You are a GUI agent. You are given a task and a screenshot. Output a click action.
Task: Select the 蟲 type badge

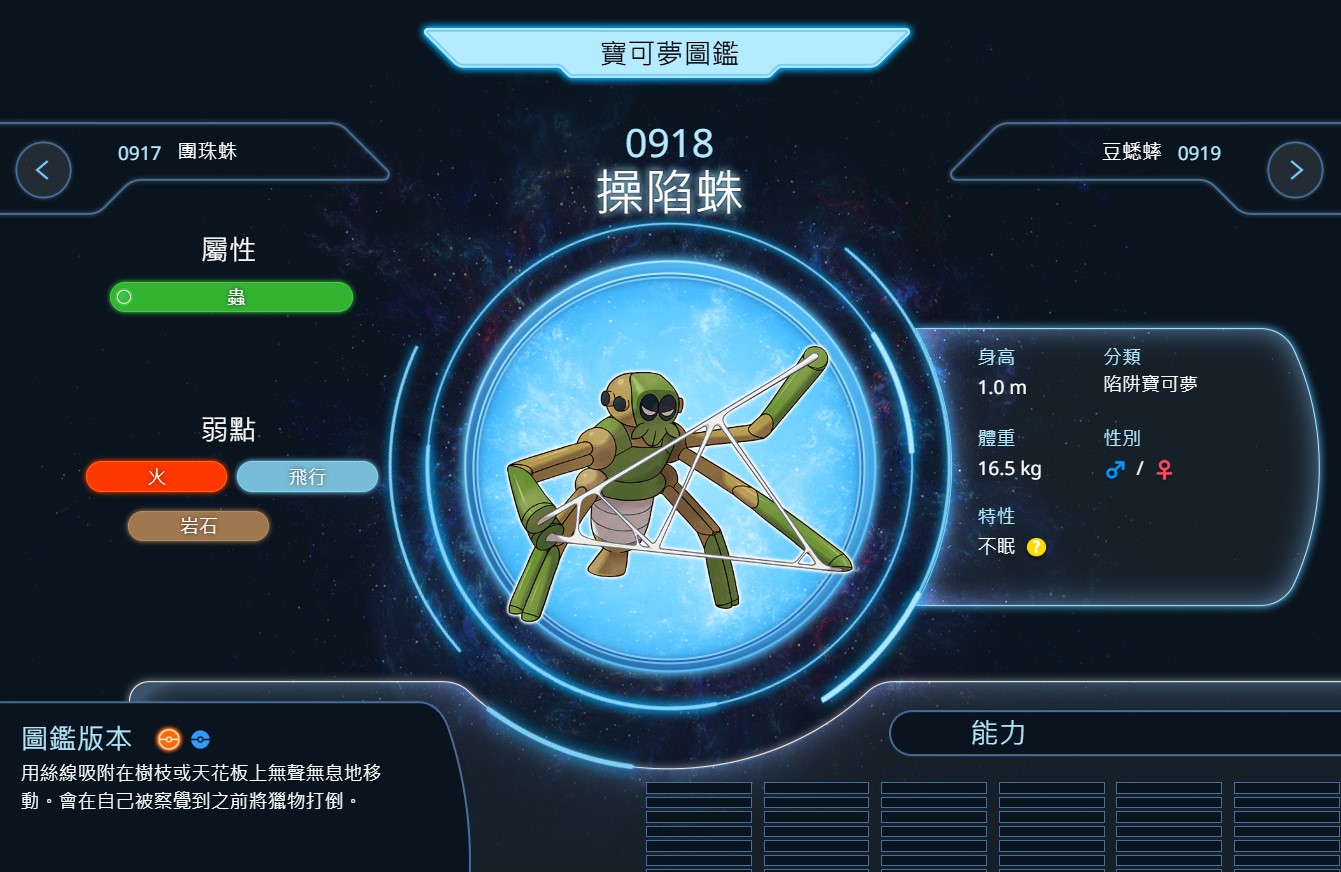(x=231, y=297)
